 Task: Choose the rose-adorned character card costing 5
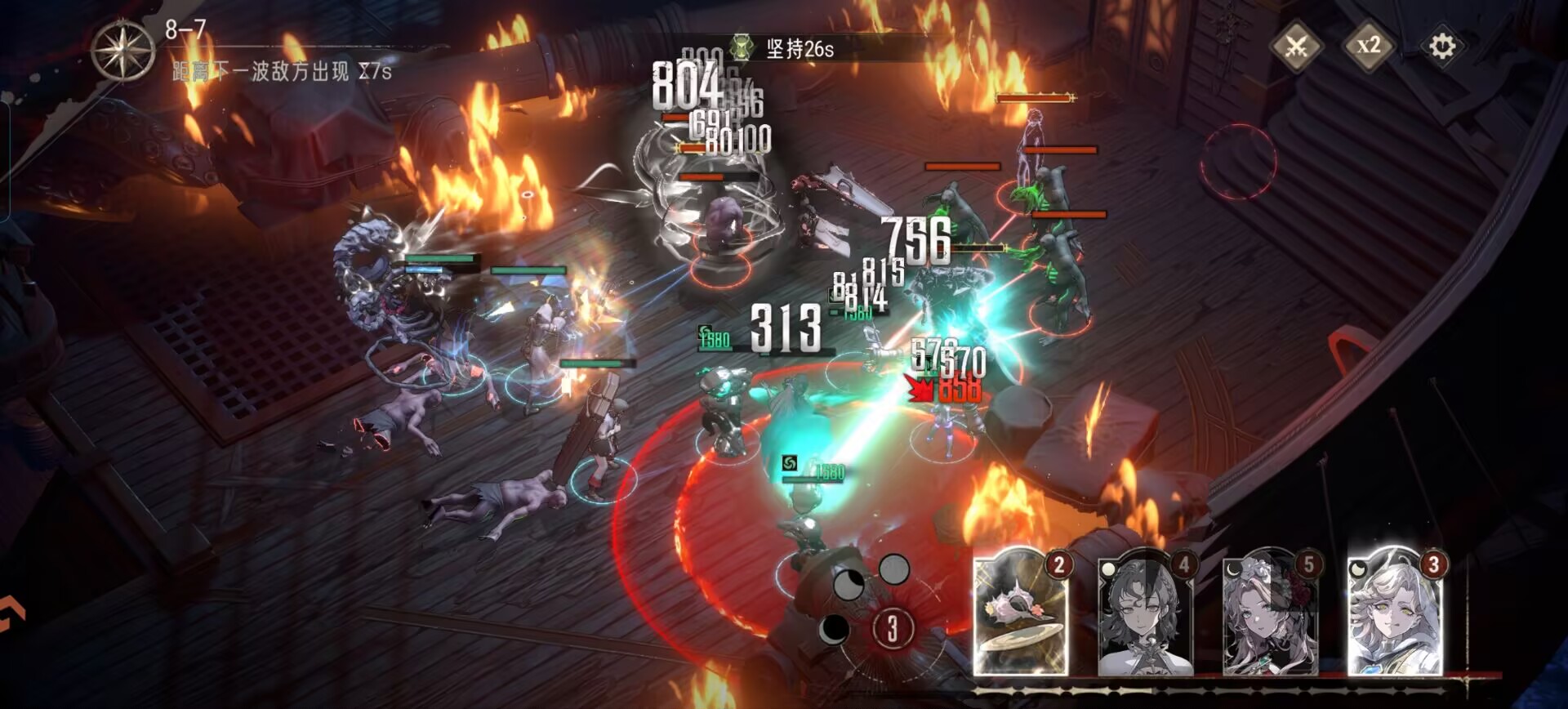click(x=1270, y=614)
